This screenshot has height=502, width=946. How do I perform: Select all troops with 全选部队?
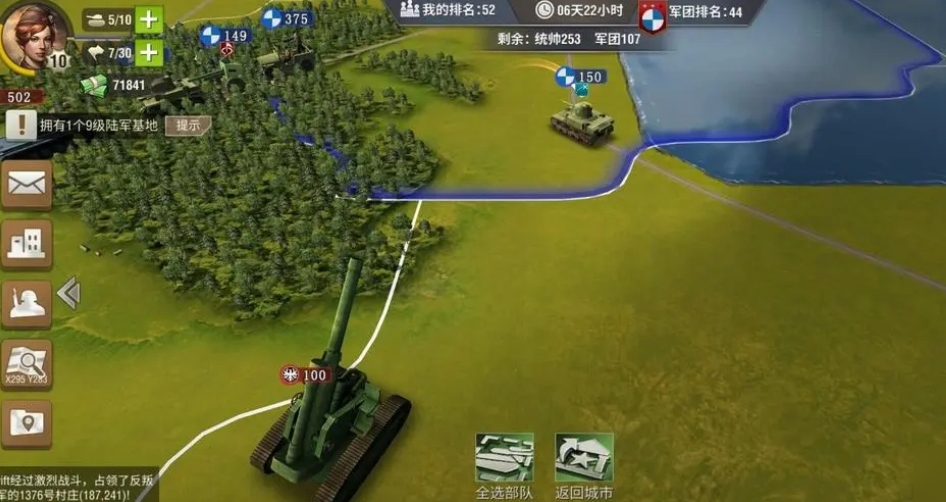tap(504, 465)
